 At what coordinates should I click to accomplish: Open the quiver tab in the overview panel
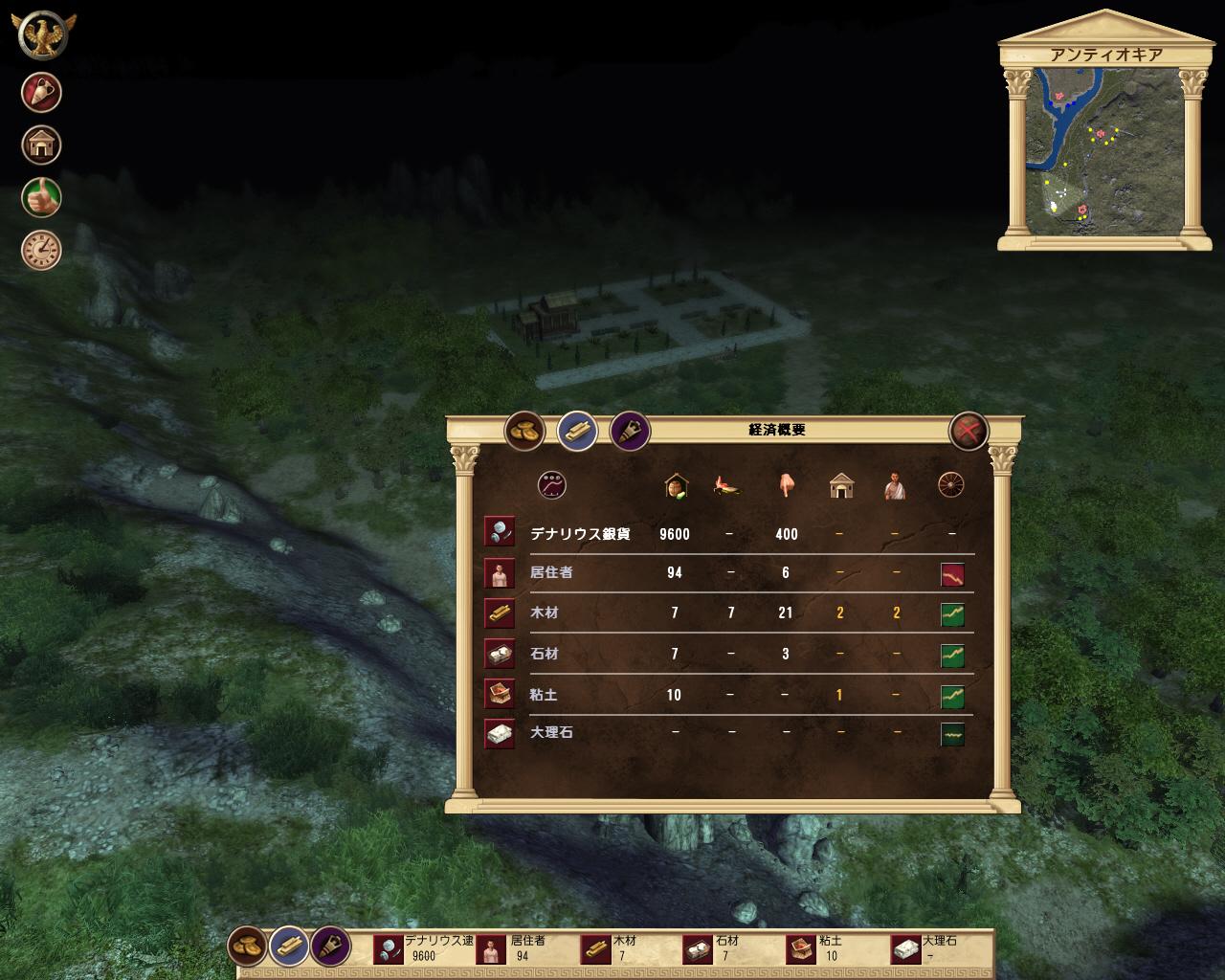pos(630,432)
